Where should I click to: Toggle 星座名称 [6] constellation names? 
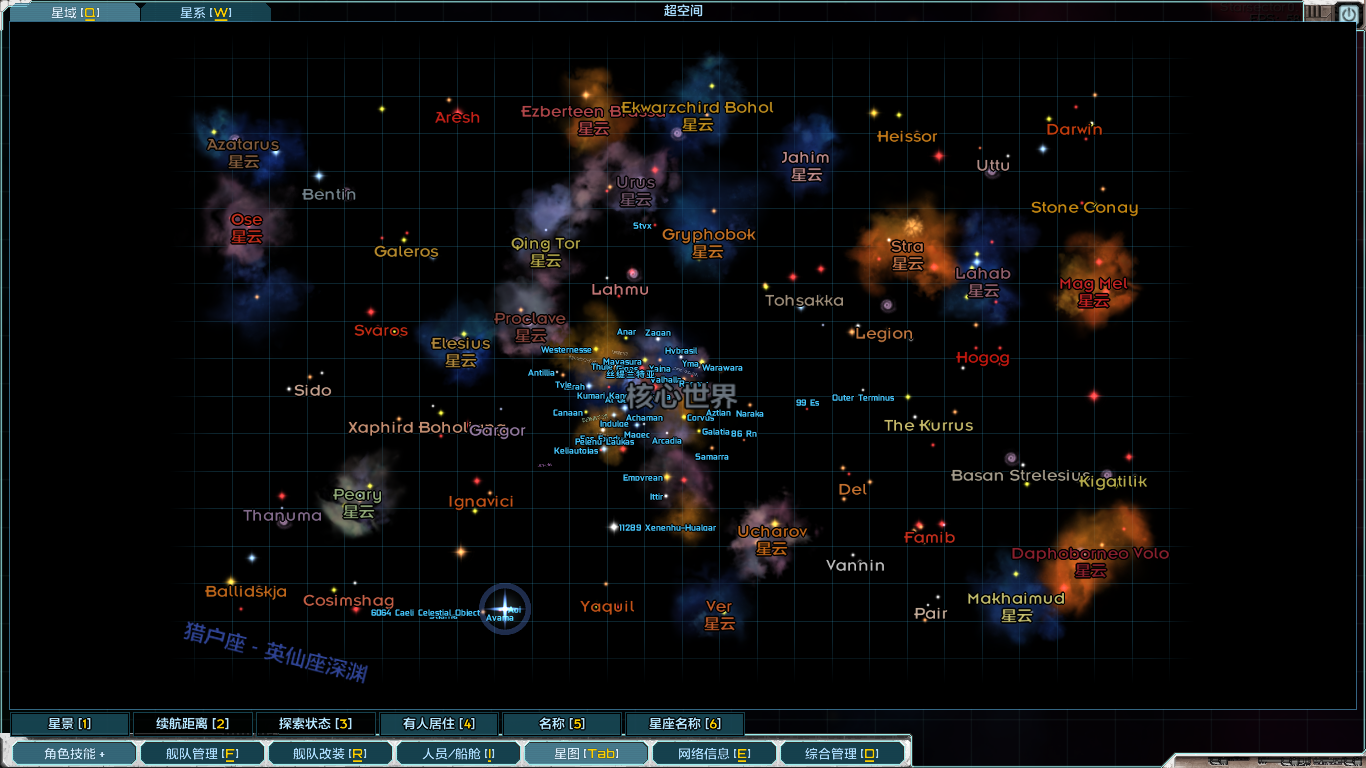[684, 722]
